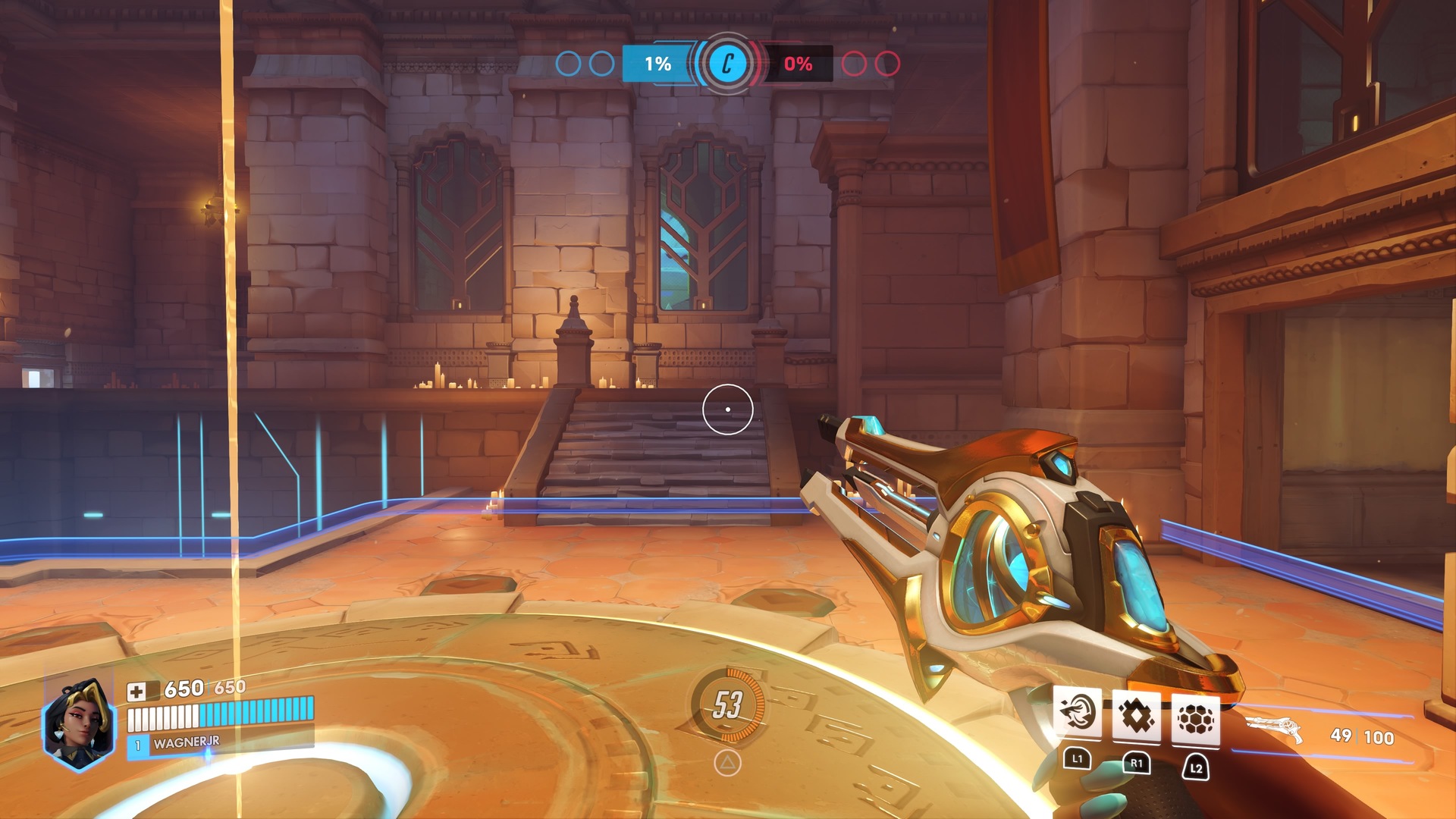Click the ultimate charge meter showing 53
Viewport: 1456px width, 819px height.
point(727,704)
